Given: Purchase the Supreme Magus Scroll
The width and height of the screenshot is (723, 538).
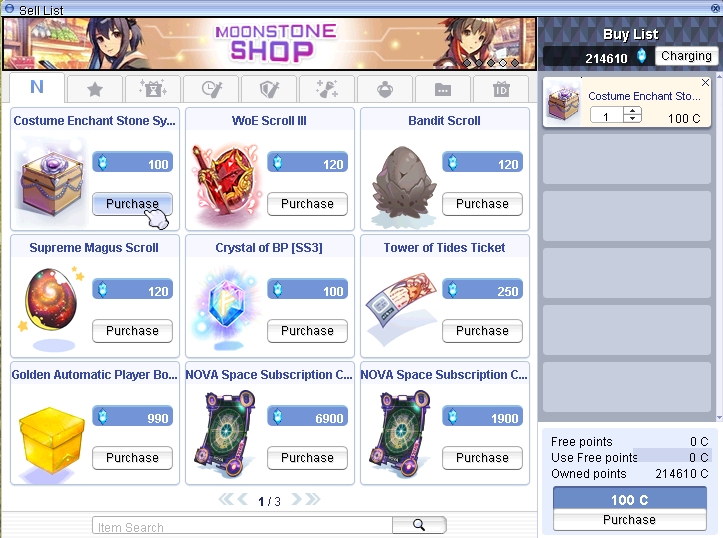Looking at the screenshot, I should click(132, 331).
